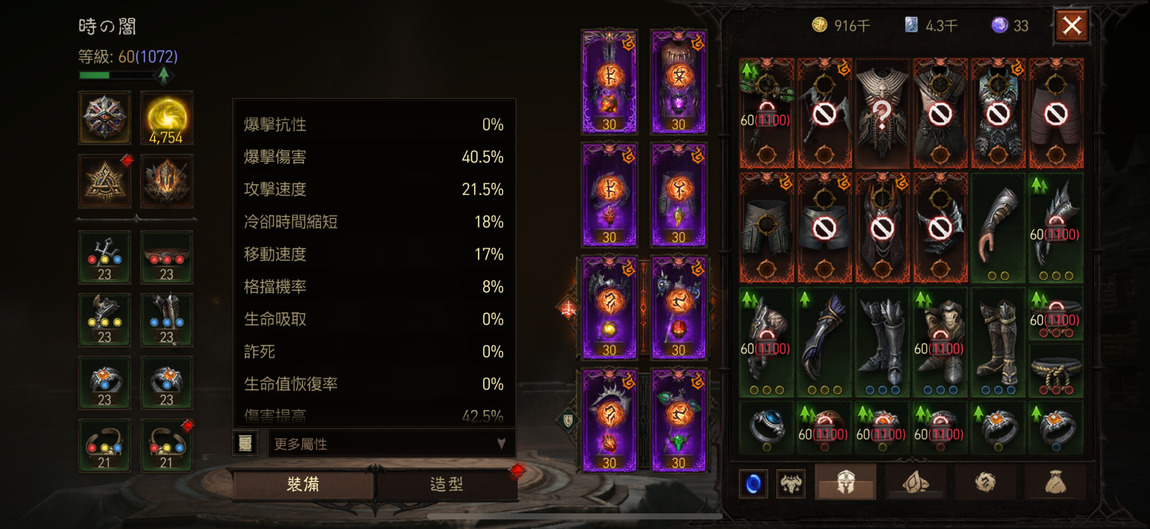
Task: Open the swirl rune inventory tab
Action: click(x=985, y=483)
